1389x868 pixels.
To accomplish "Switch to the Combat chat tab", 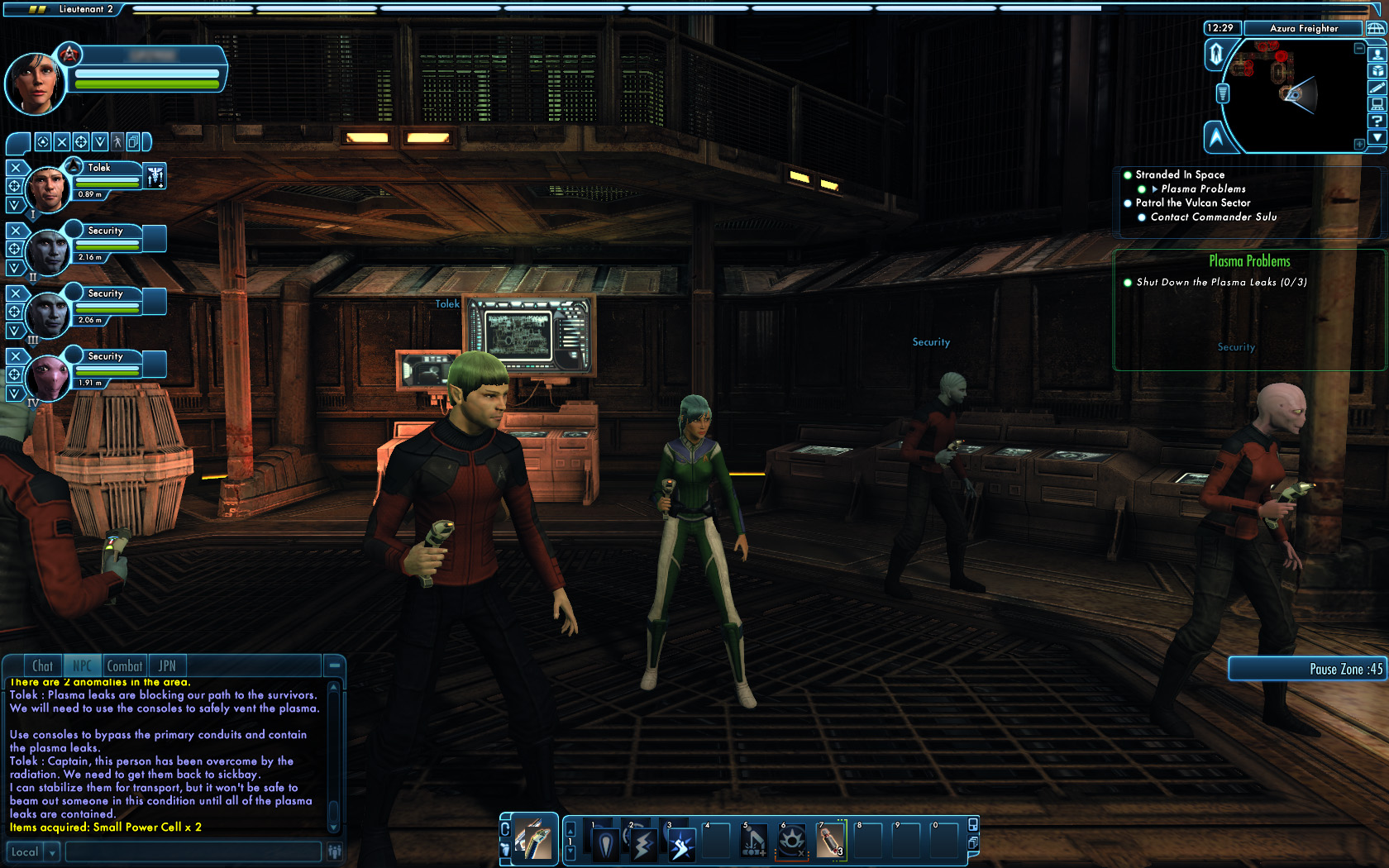I will tap(125, 666).
